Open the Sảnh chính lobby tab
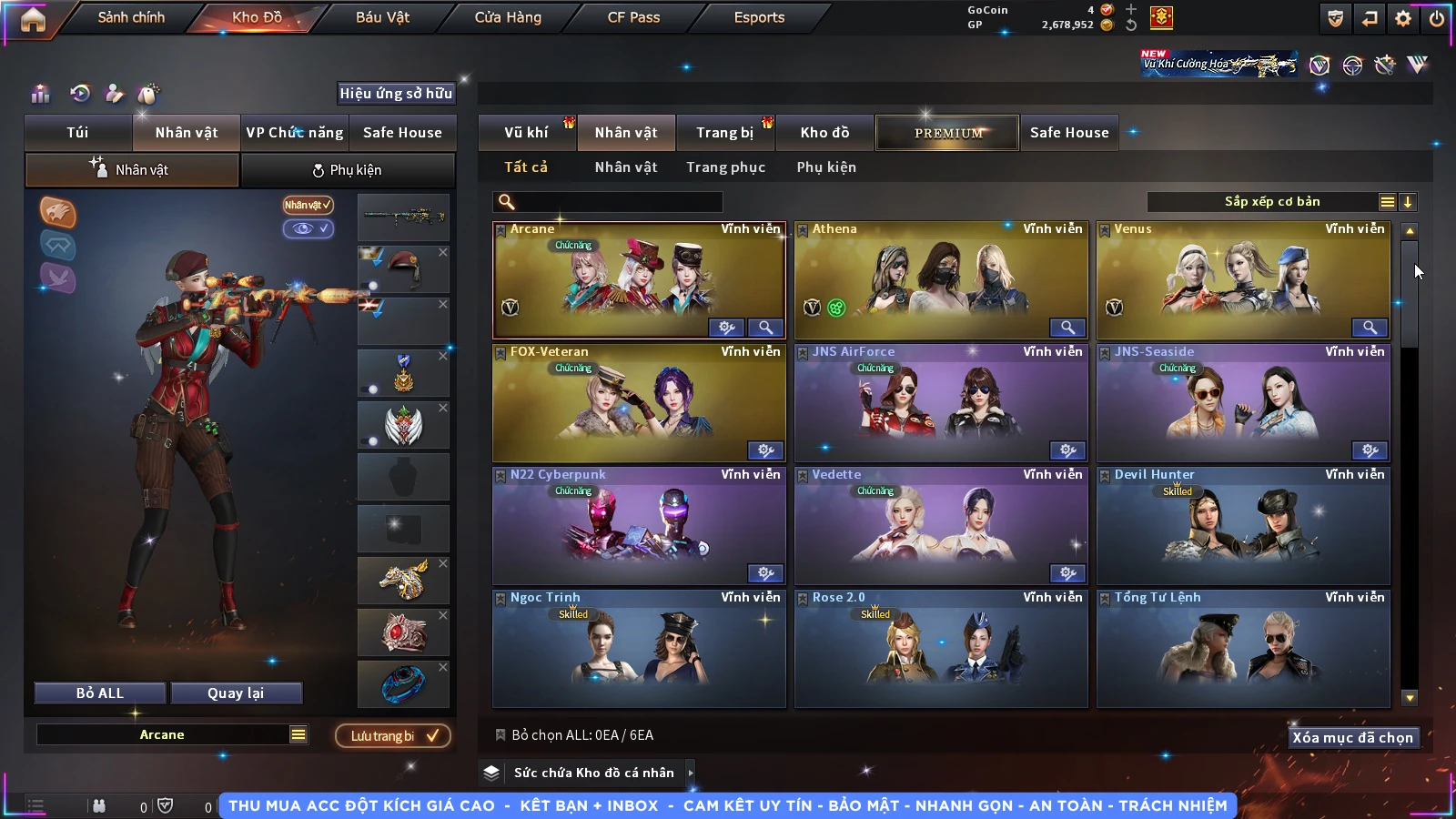 (131, 17)
